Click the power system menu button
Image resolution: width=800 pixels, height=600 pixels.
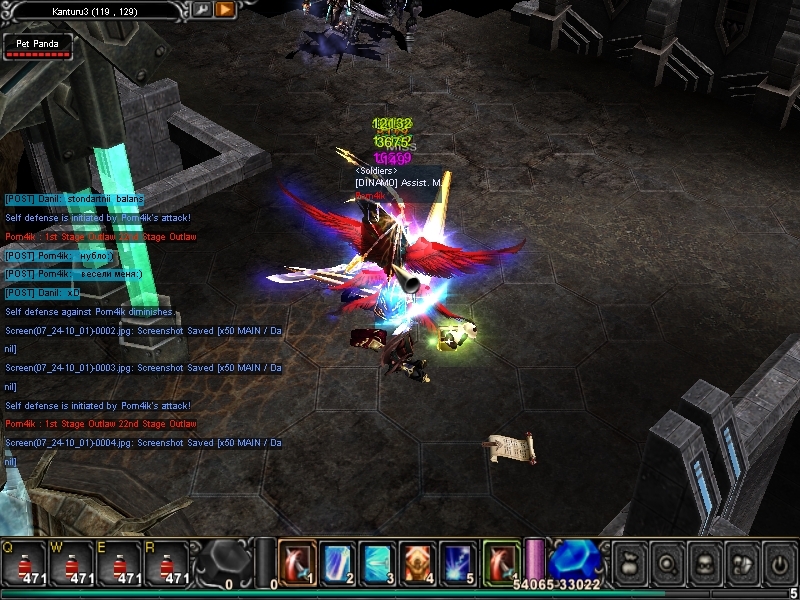[778, 564]
